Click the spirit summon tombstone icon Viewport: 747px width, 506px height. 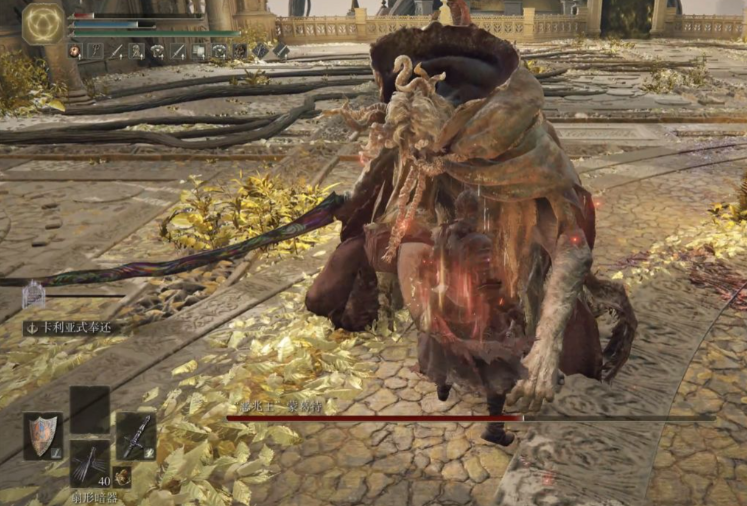click(34, 294)
